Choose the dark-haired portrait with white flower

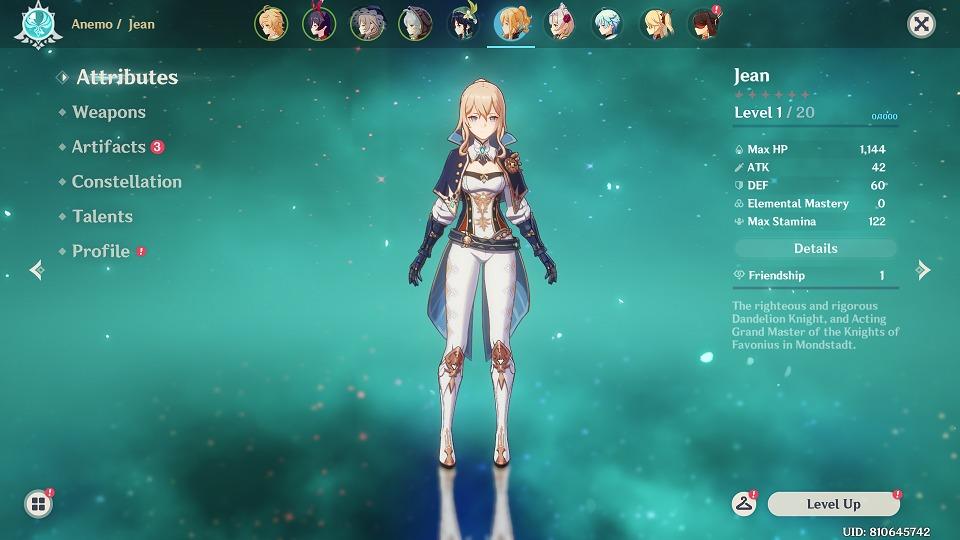pos(464,23)
